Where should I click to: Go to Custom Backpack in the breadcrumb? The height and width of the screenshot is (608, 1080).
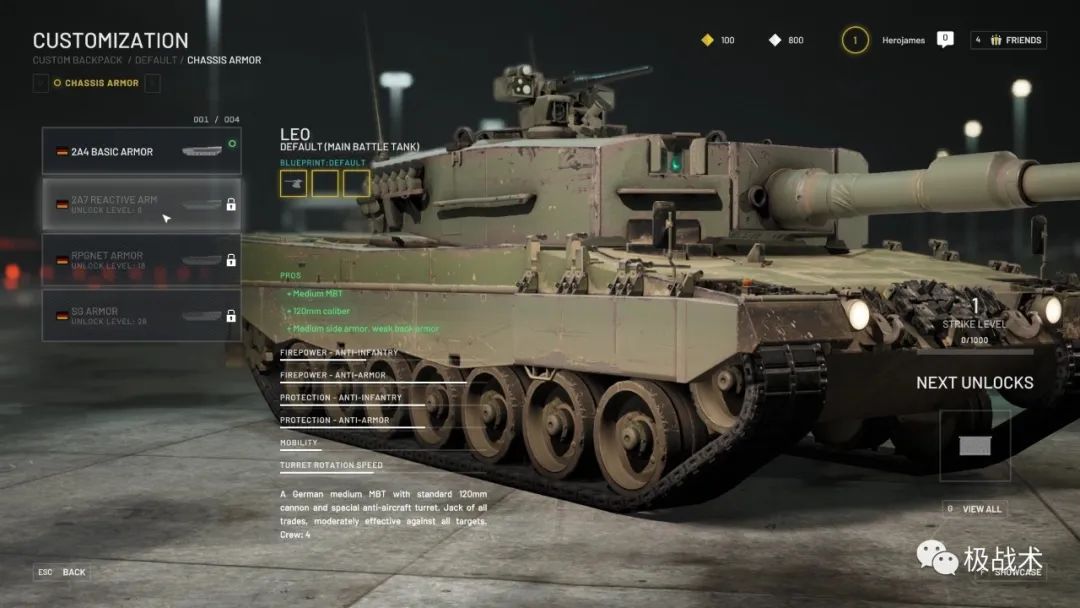coord(76,60)
